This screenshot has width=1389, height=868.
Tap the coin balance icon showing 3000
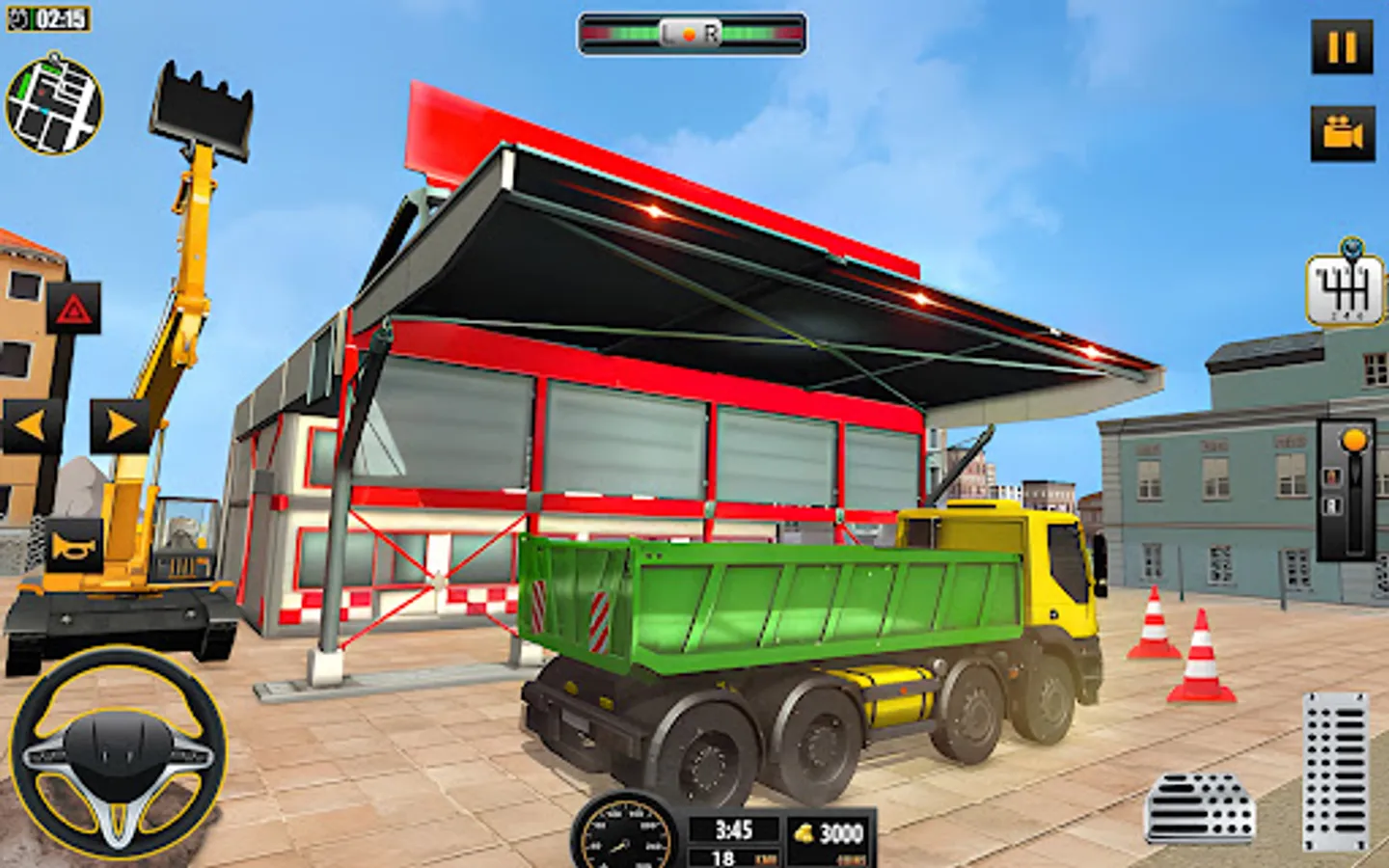pyautogui.click(x=802, y=830)
